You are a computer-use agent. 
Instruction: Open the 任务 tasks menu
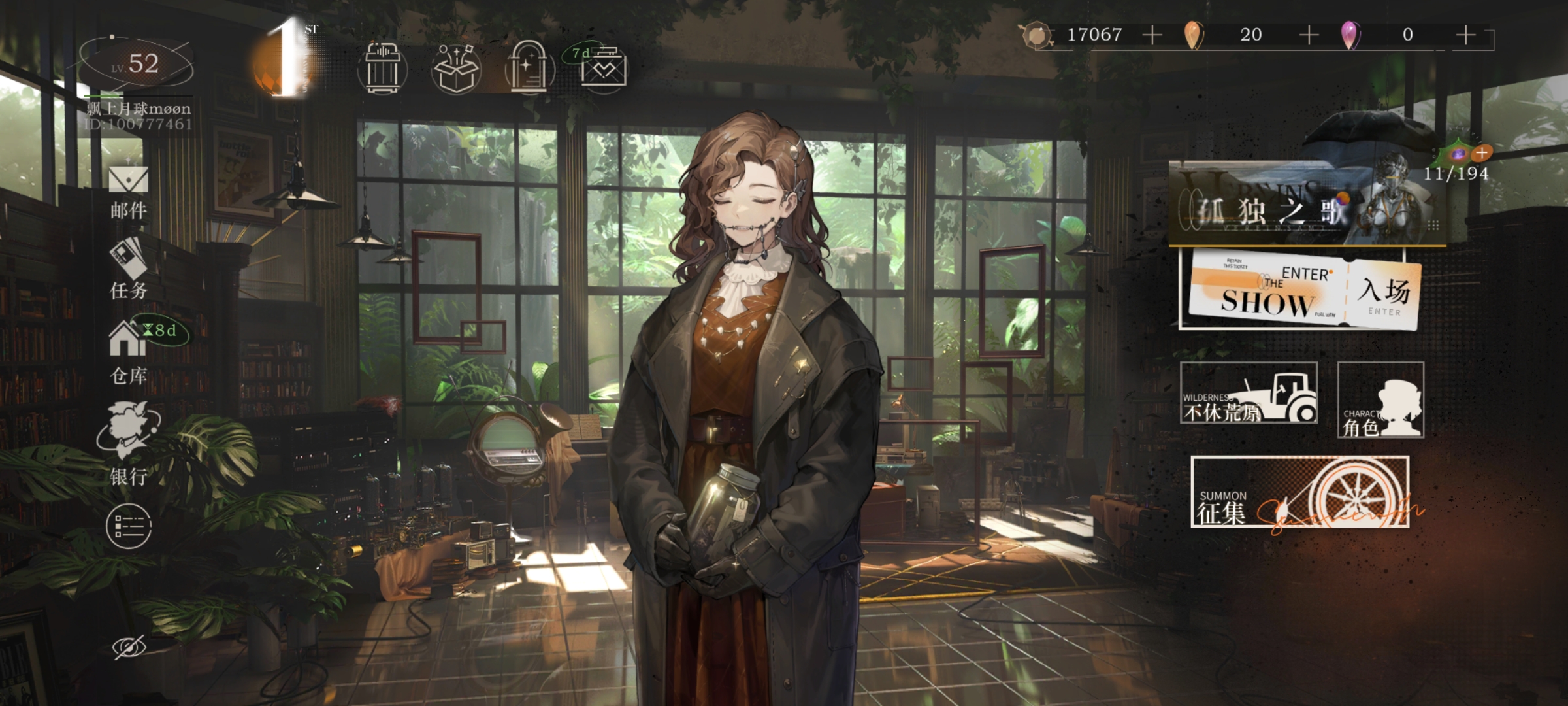pyautogui.click(x=129, y=269)
